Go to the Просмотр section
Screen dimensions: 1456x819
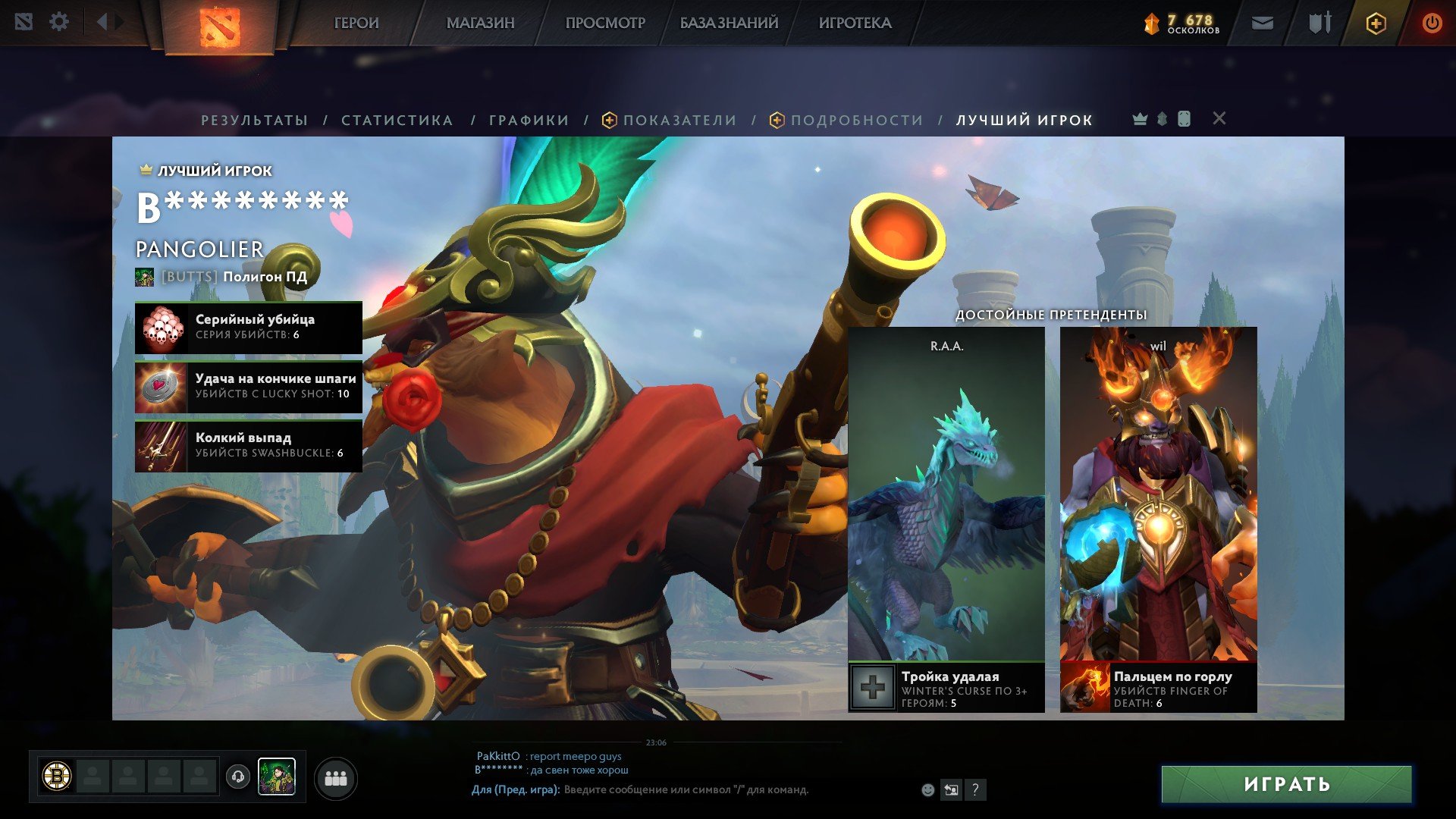point(605,24)
